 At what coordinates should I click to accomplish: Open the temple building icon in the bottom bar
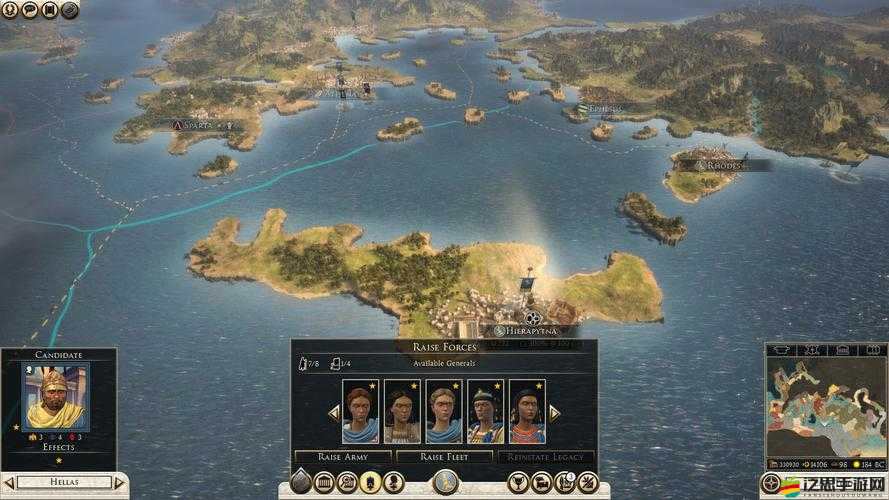tap(325, 483)
